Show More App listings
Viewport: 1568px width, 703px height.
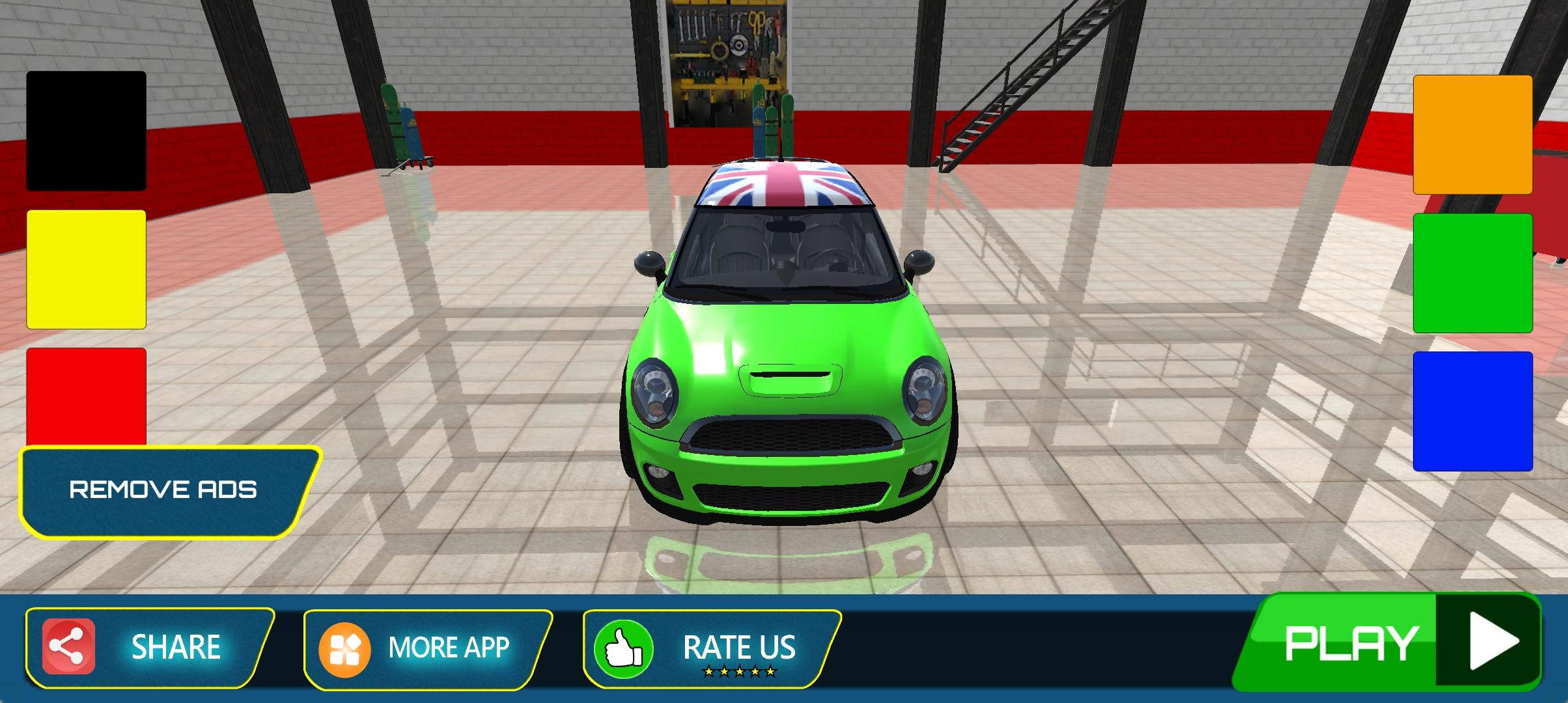(427, 648)
